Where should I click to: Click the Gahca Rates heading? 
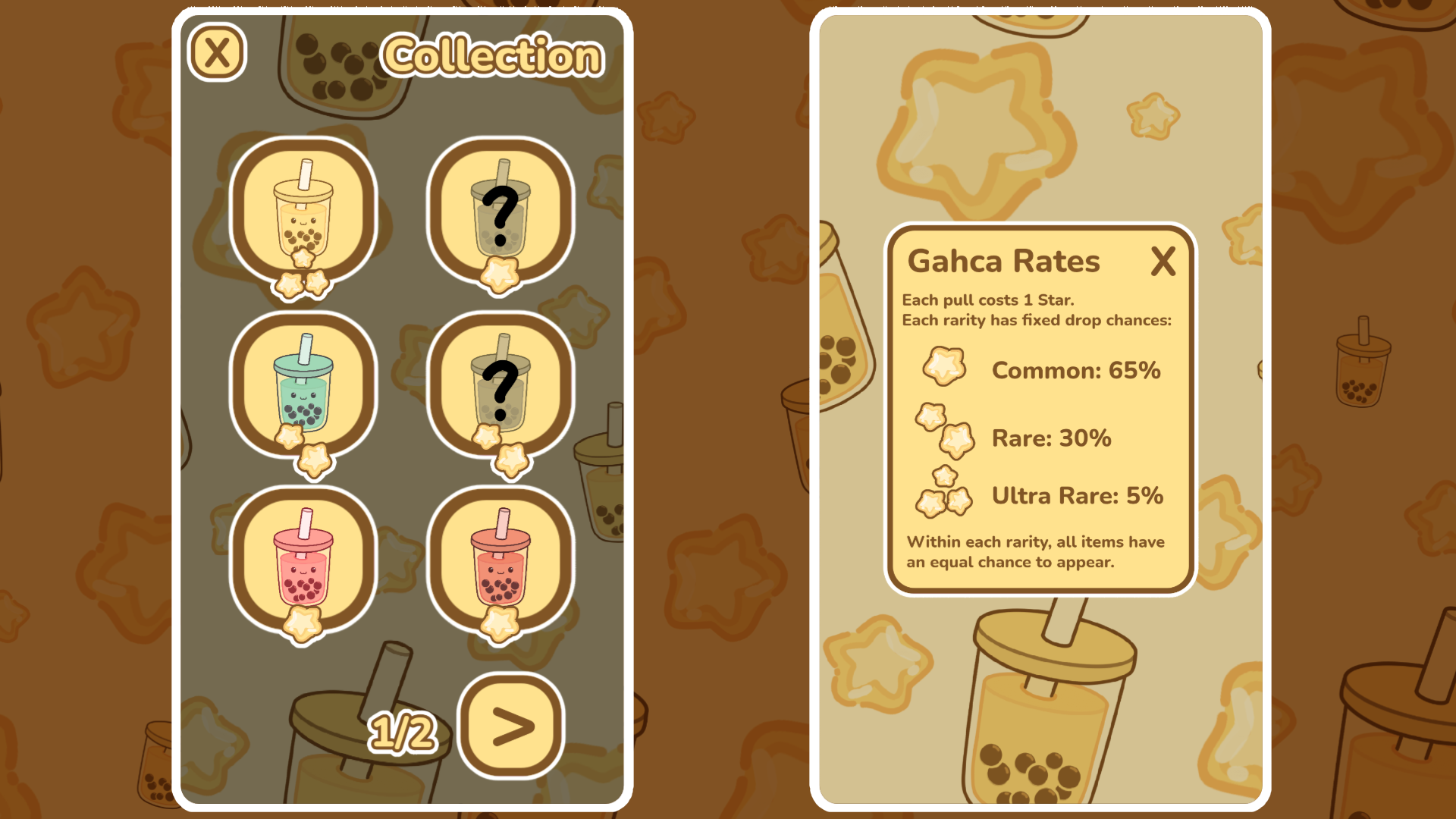tap(1004, 262)
